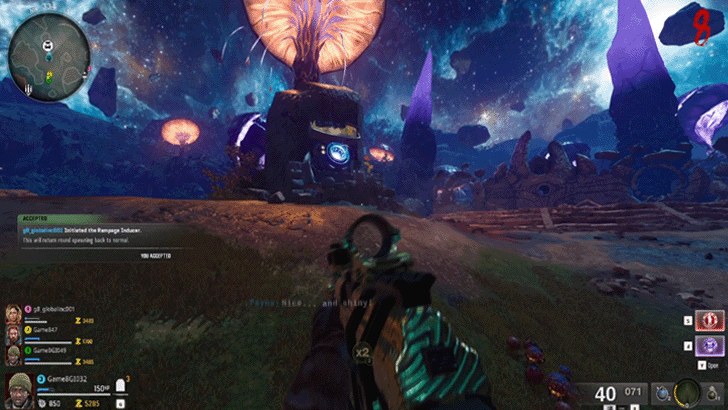
Task: Click your own beanie character portrait
Action: click(20, 388)
